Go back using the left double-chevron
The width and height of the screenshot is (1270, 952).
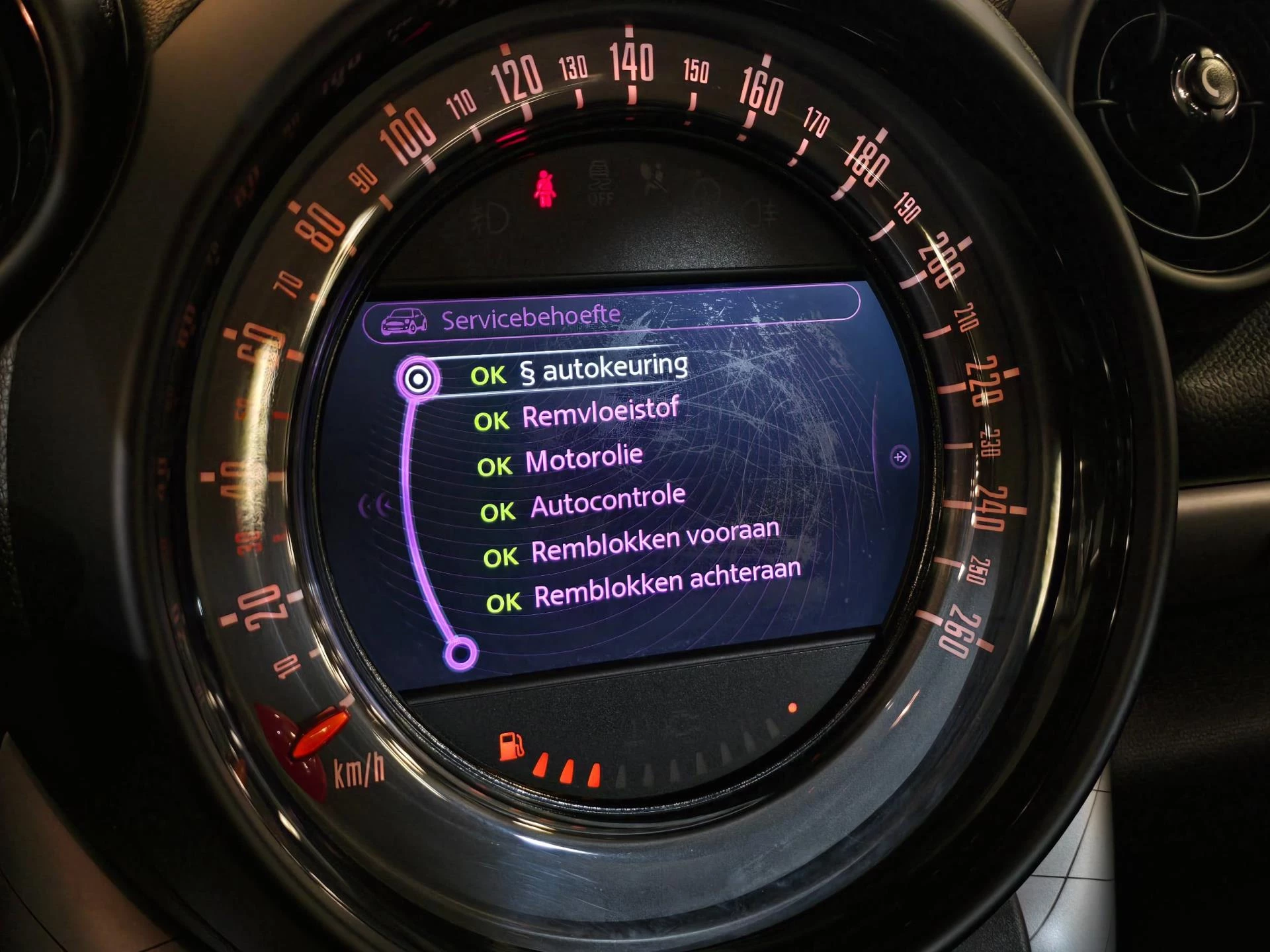click(374, 506)
